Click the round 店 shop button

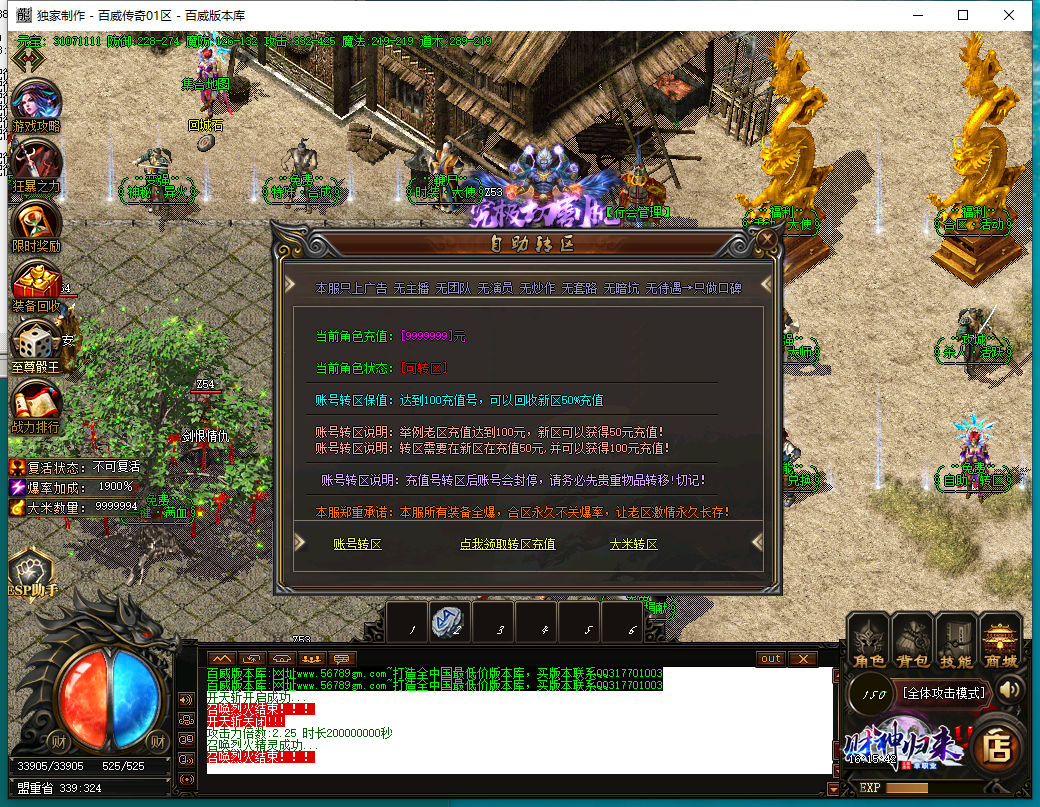[996, 745]
